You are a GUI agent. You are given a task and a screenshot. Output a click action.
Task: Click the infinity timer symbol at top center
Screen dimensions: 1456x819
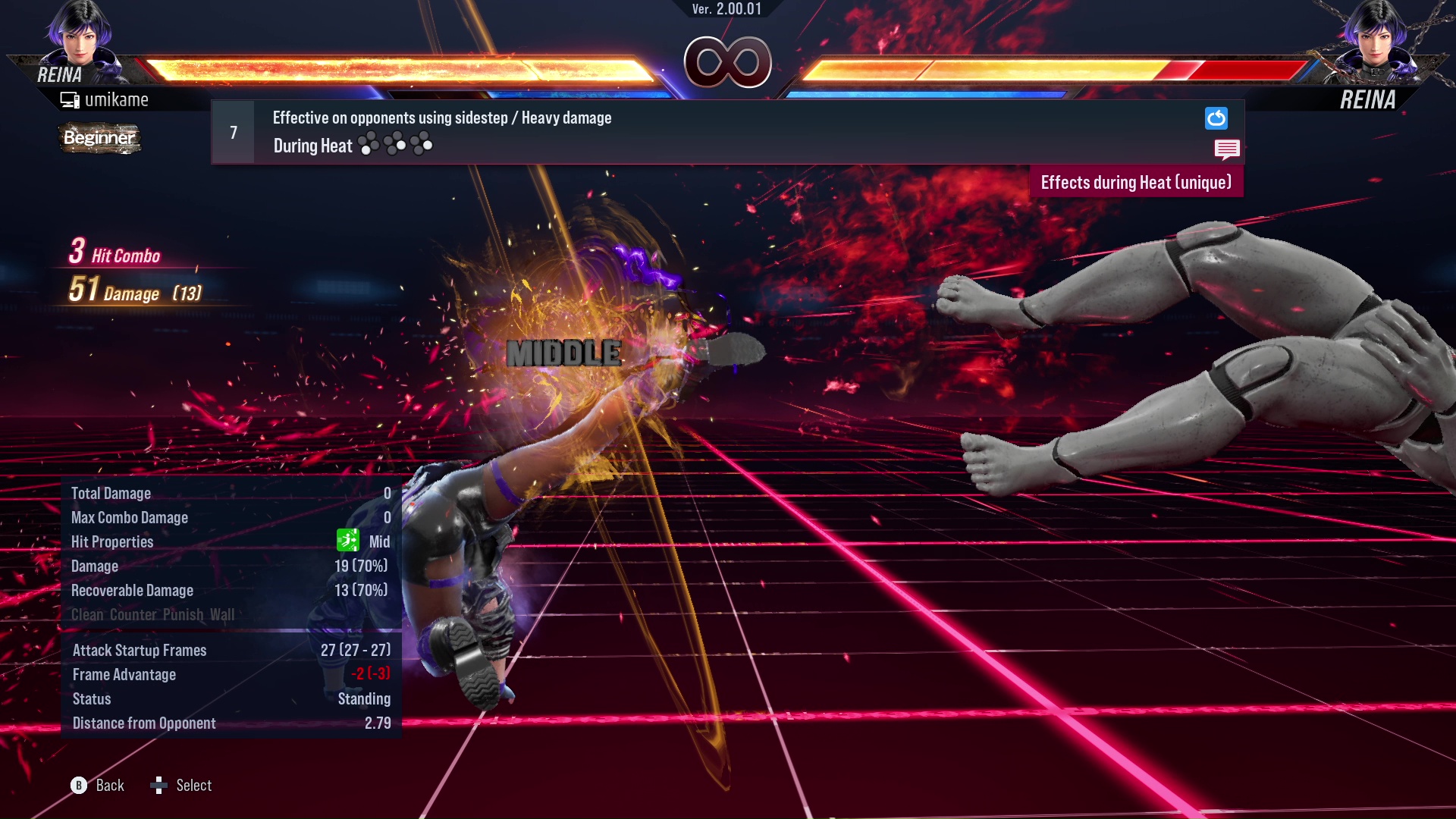727,62
